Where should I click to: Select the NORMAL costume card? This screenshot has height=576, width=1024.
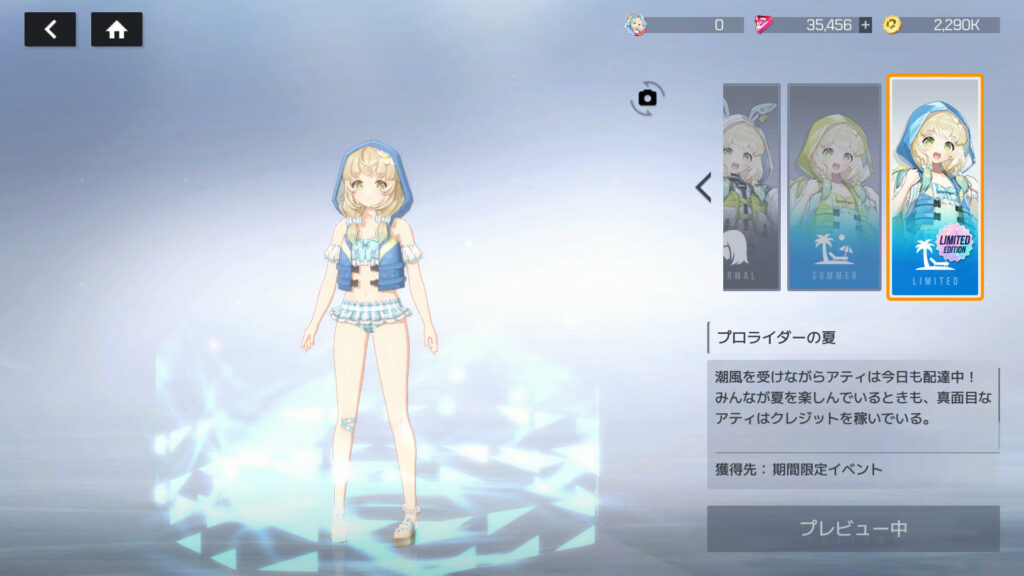click(x=752, y=187)
